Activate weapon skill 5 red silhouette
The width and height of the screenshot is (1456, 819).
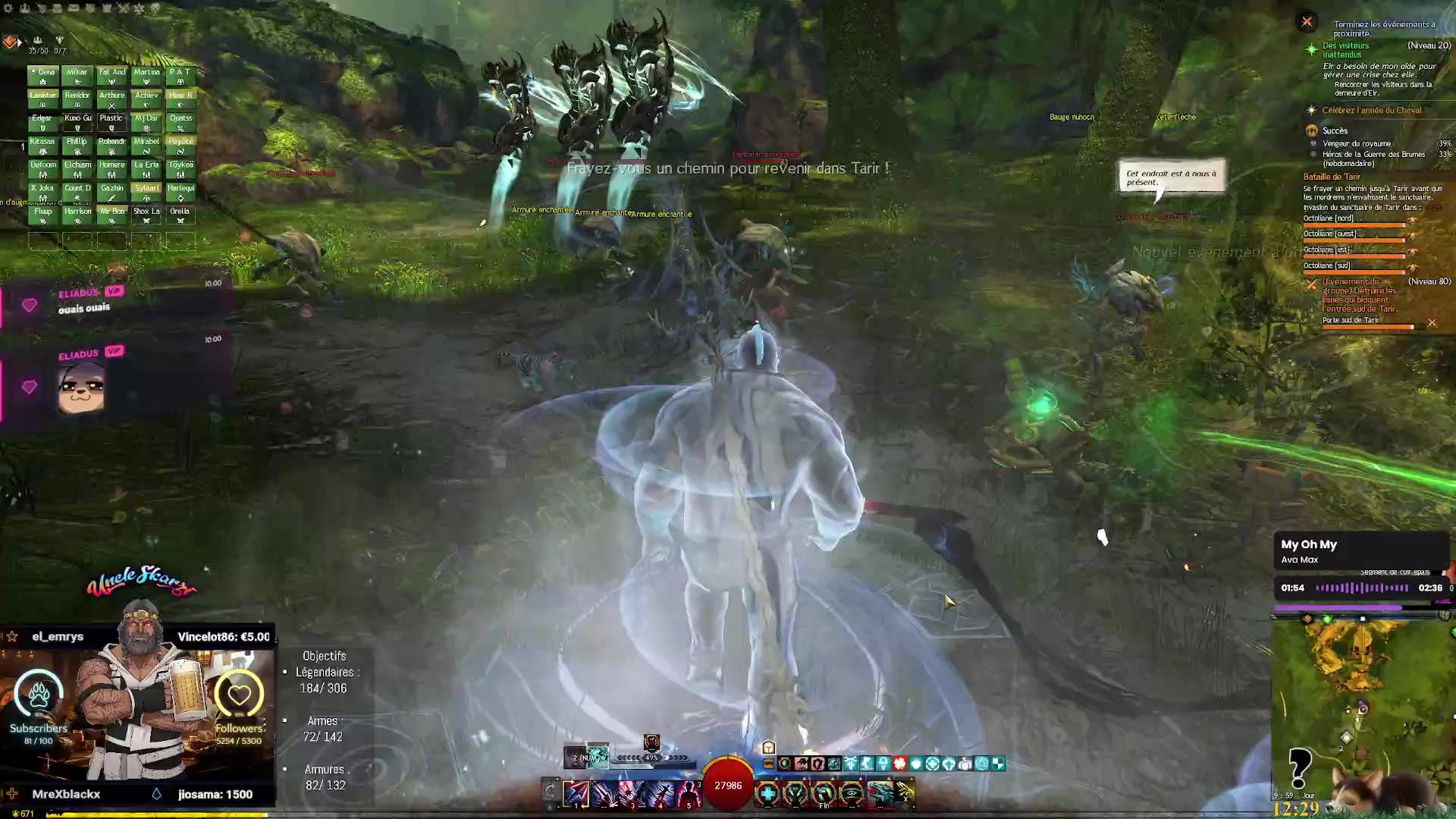[x=689, y=793]
